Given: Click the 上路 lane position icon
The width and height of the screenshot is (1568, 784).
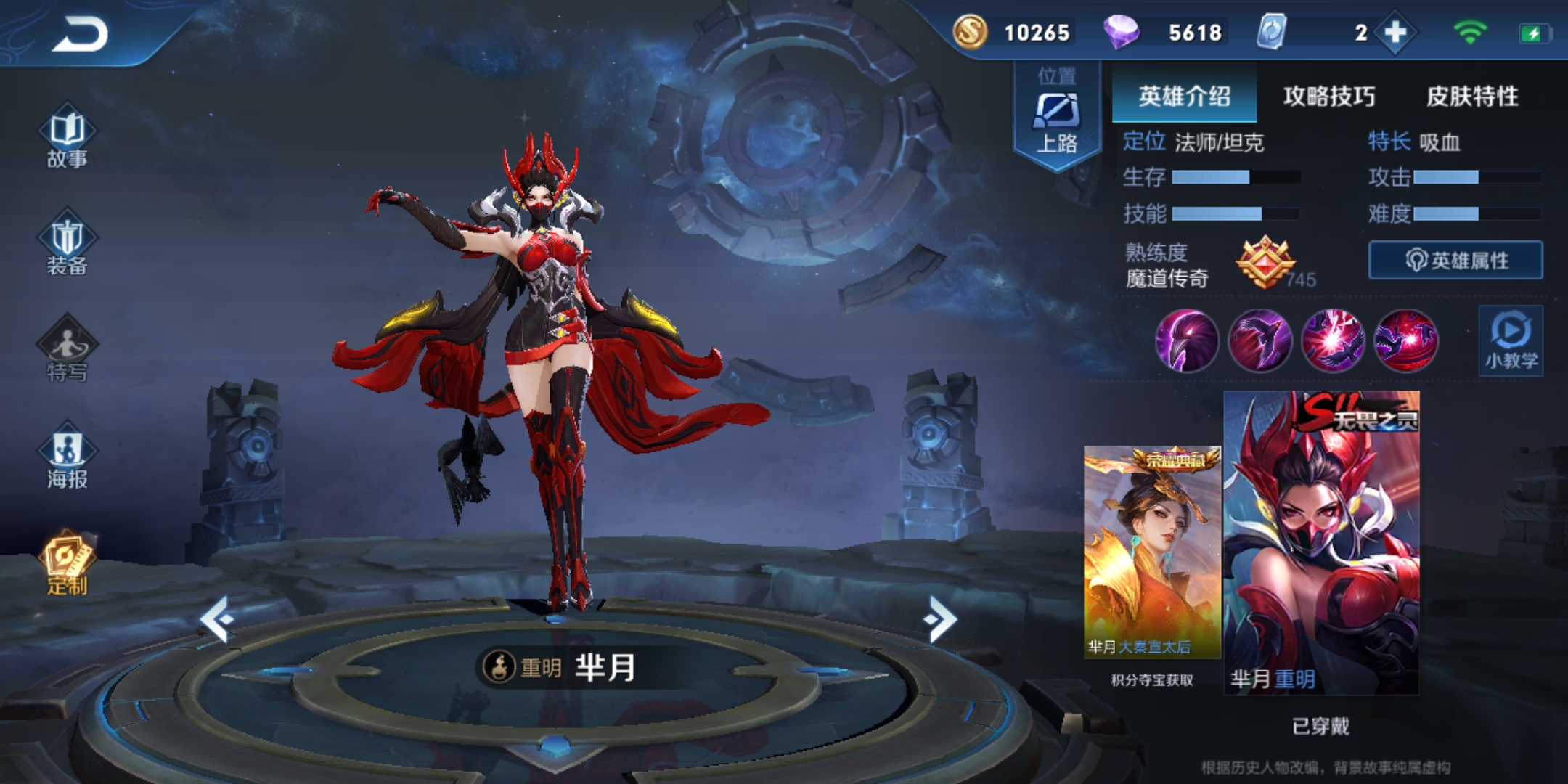Looking at the screenshot, I should pyautogui.click(x=1056, y=113).
